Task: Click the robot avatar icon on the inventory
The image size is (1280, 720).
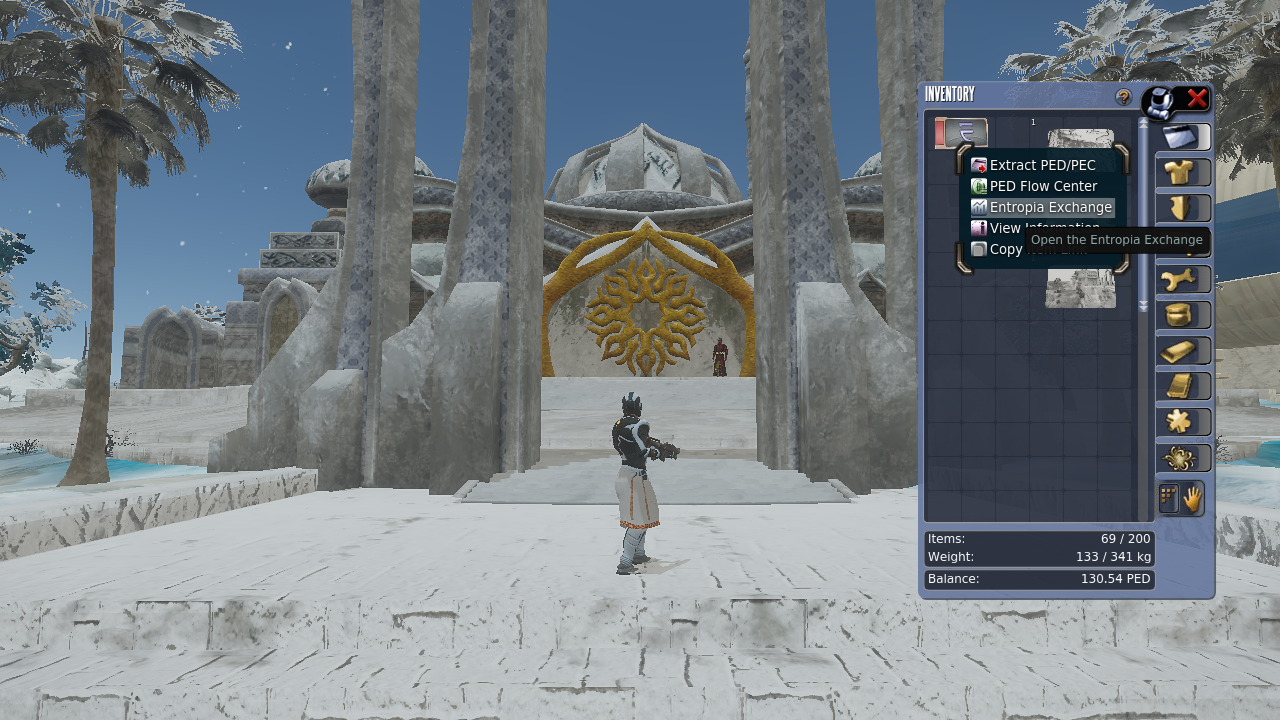Action: pos(1159,99)
